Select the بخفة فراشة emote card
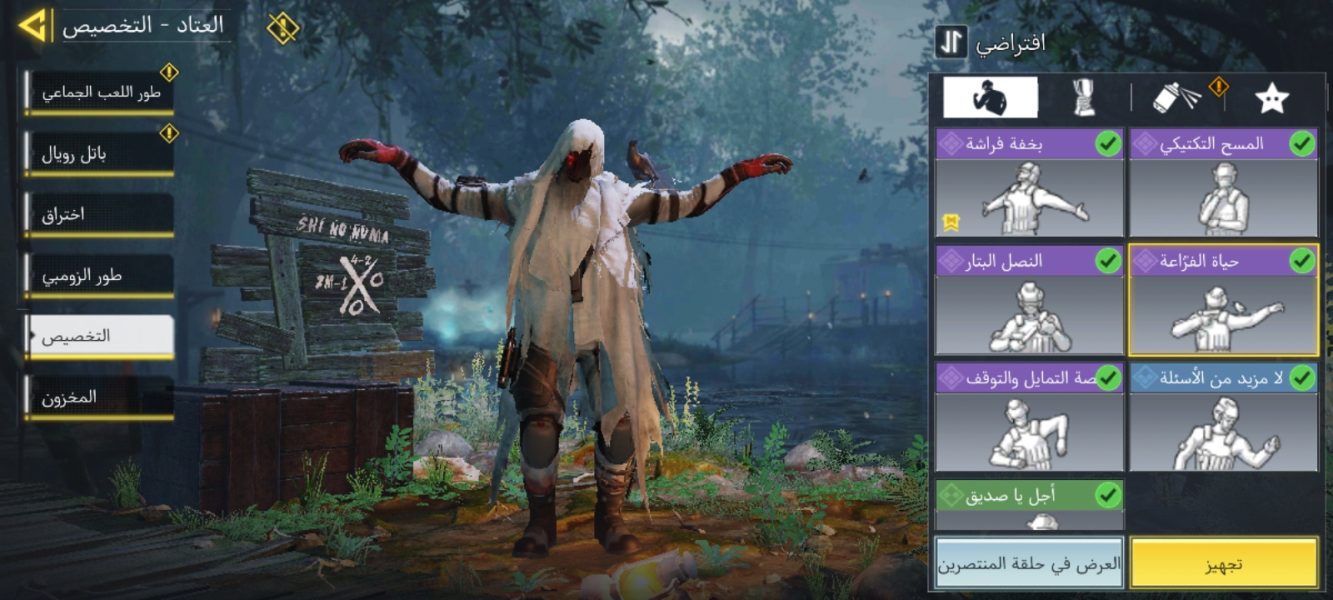 click(1029, 183)
